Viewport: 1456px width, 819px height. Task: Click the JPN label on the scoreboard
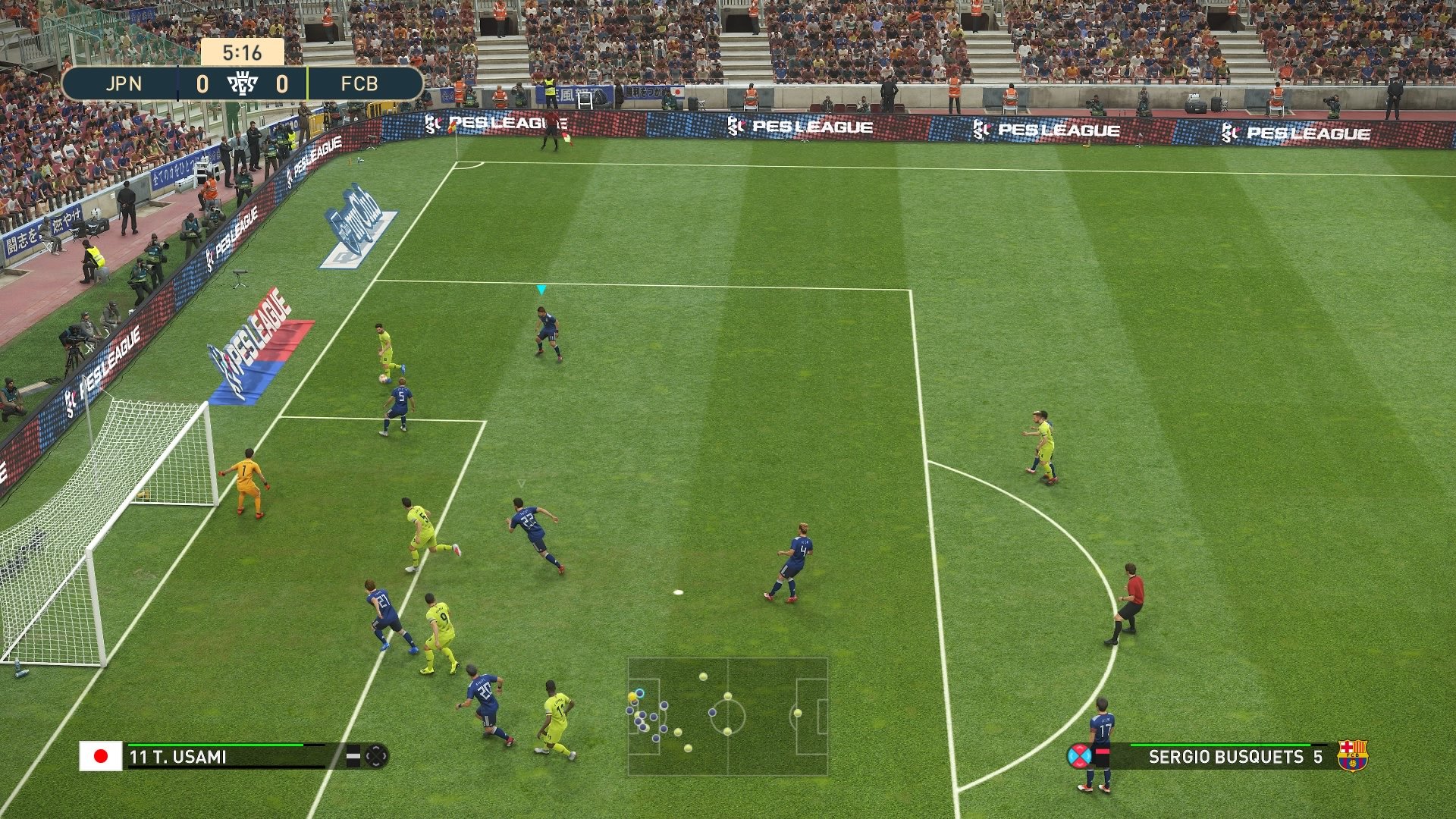pos(126,85)
